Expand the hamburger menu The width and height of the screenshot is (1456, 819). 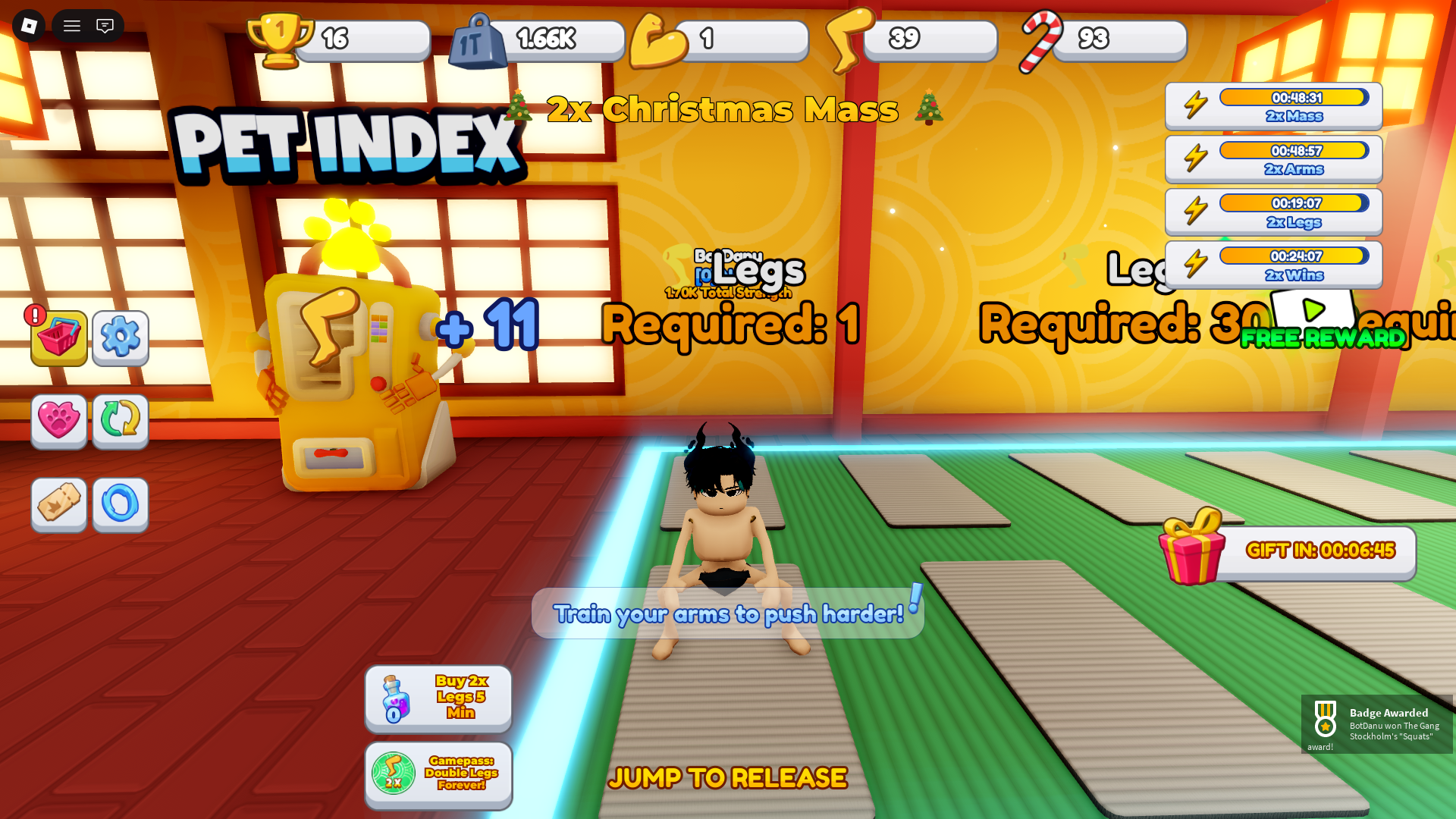click(71, 26)
